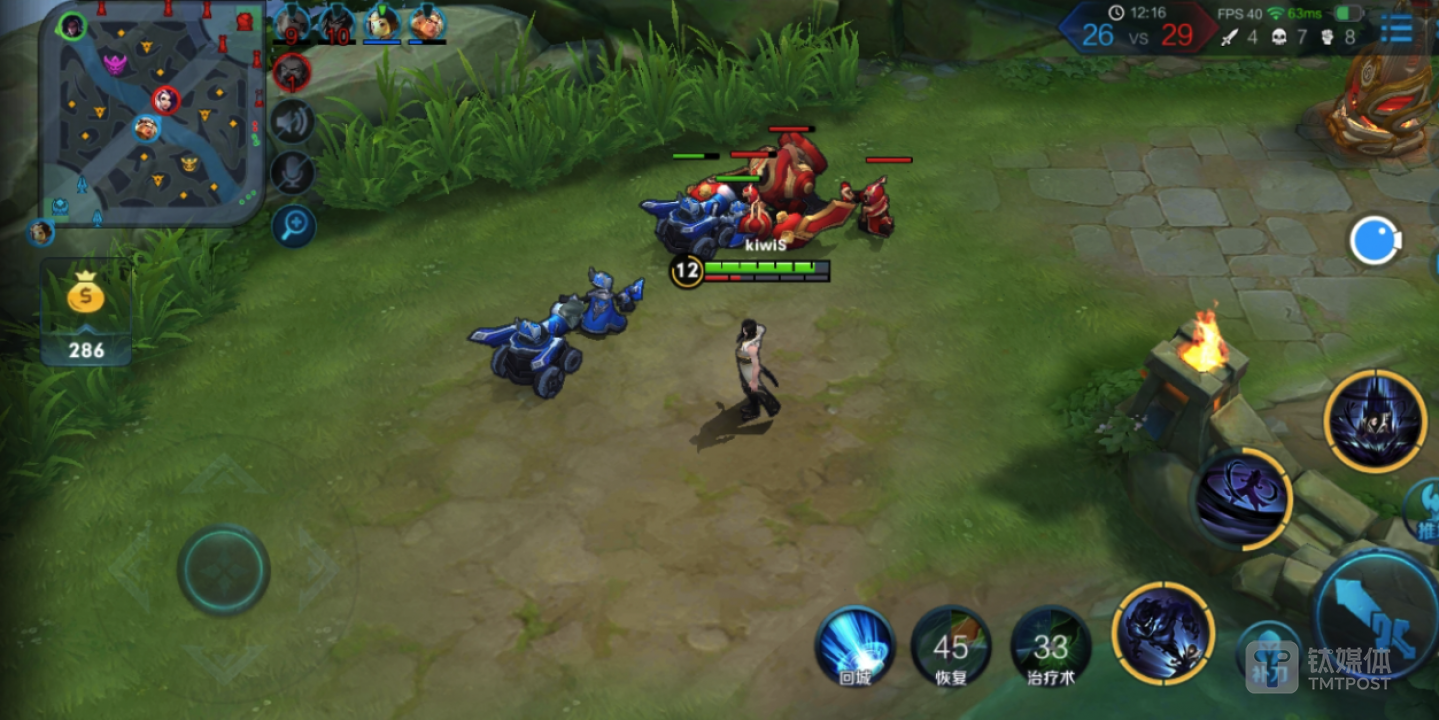Cast the dark ultimate skill icon
Viewport: 1439px width, 720px height.
1374,420
